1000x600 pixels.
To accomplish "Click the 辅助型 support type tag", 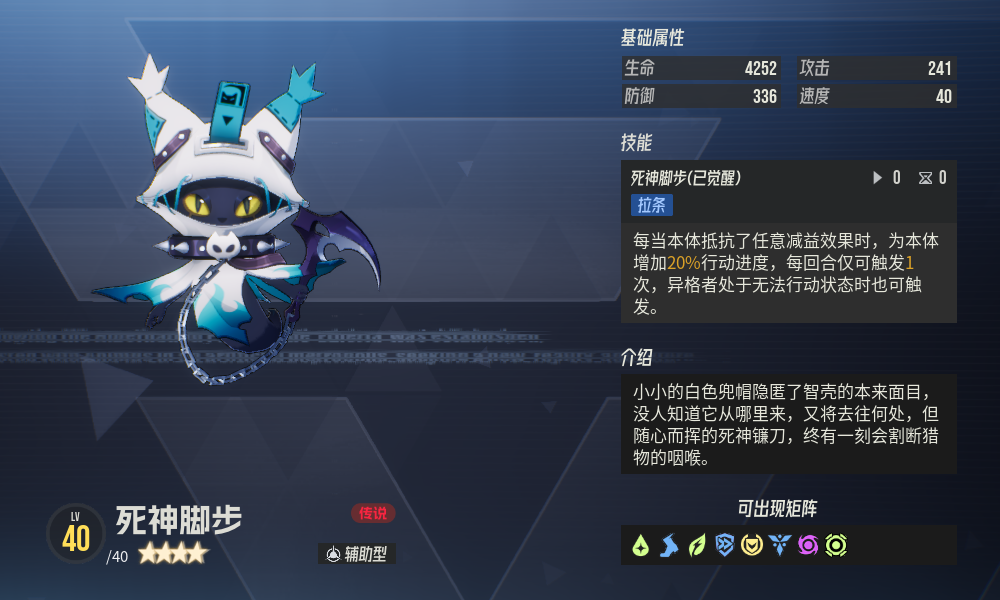I will 357,554.
